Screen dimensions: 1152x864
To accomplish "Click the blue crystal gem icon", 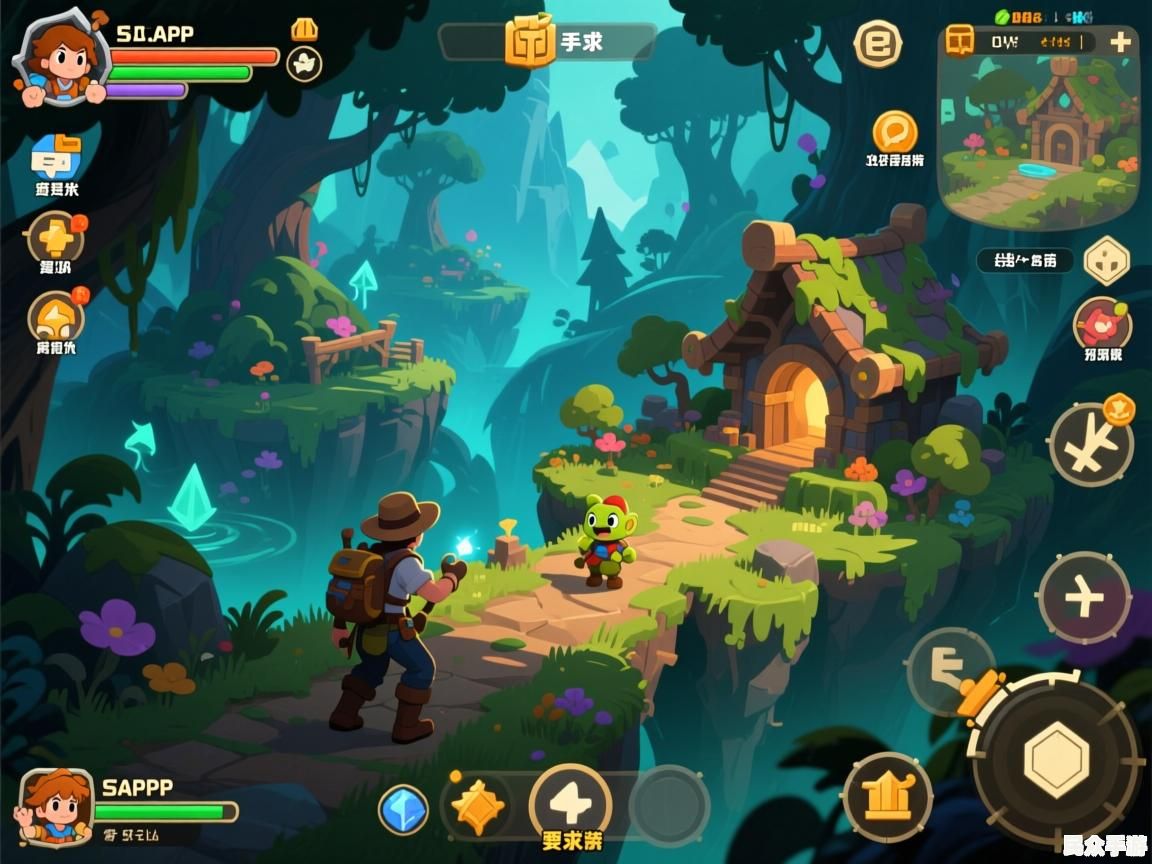I will [x=404, y=809].
